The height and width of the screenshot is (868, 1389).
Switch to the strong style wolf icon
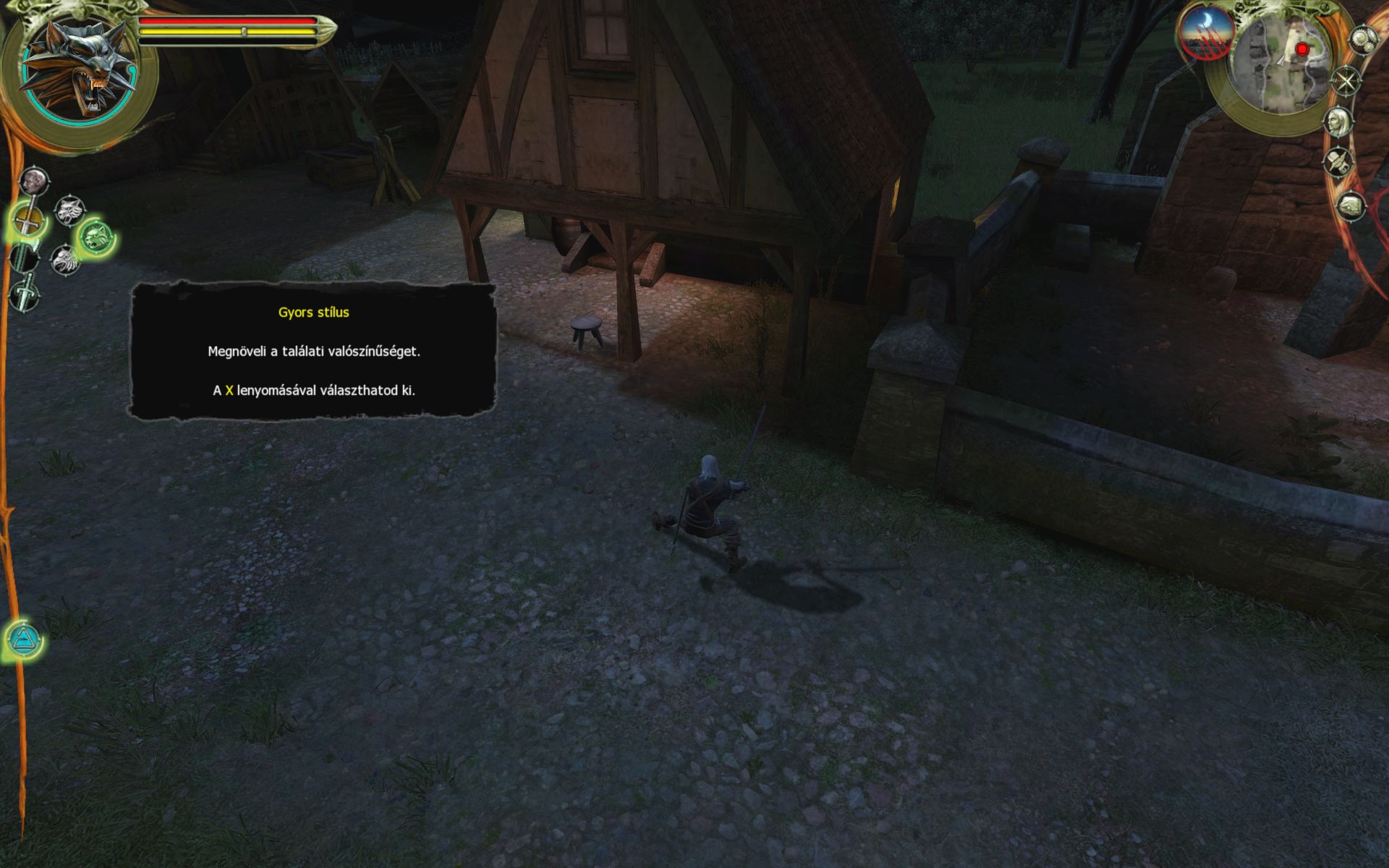point(70,210)
